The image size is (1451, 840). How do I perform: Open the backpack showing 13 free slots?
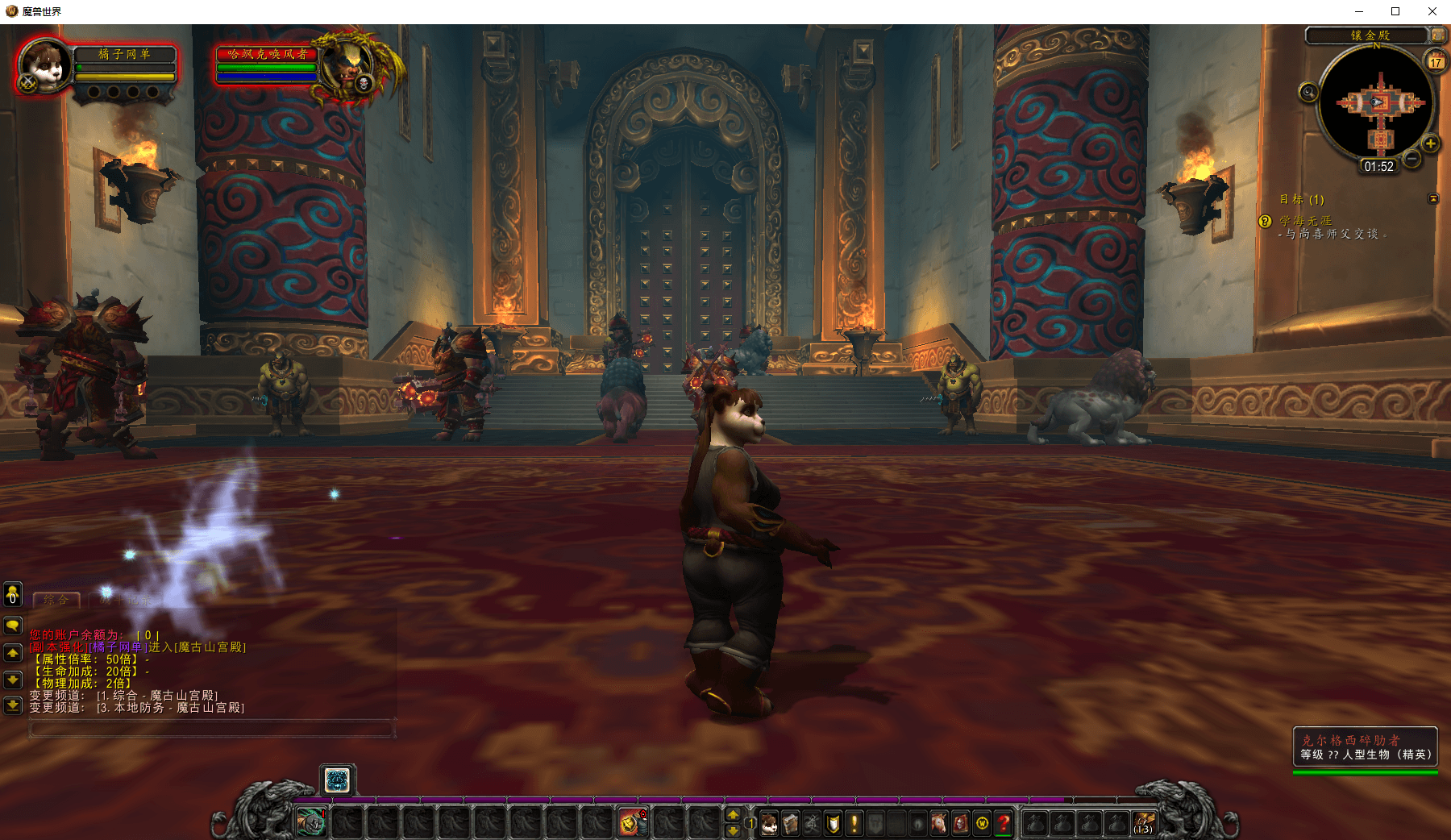[x=1144, y=823]
